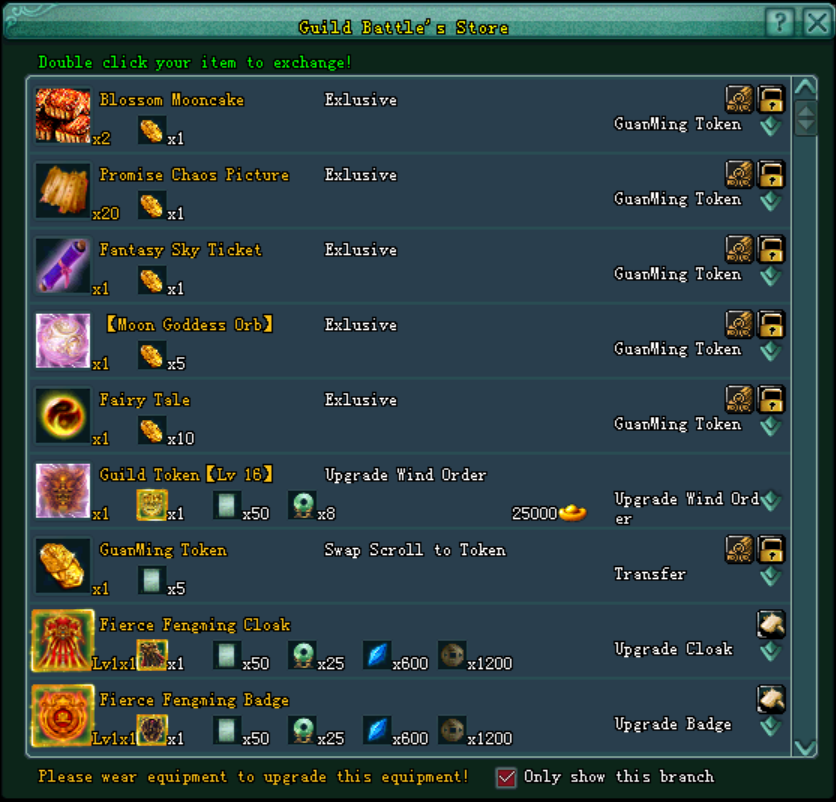Close the Guild Battle's Store window
836x802 pixels.
click(815, 22)
